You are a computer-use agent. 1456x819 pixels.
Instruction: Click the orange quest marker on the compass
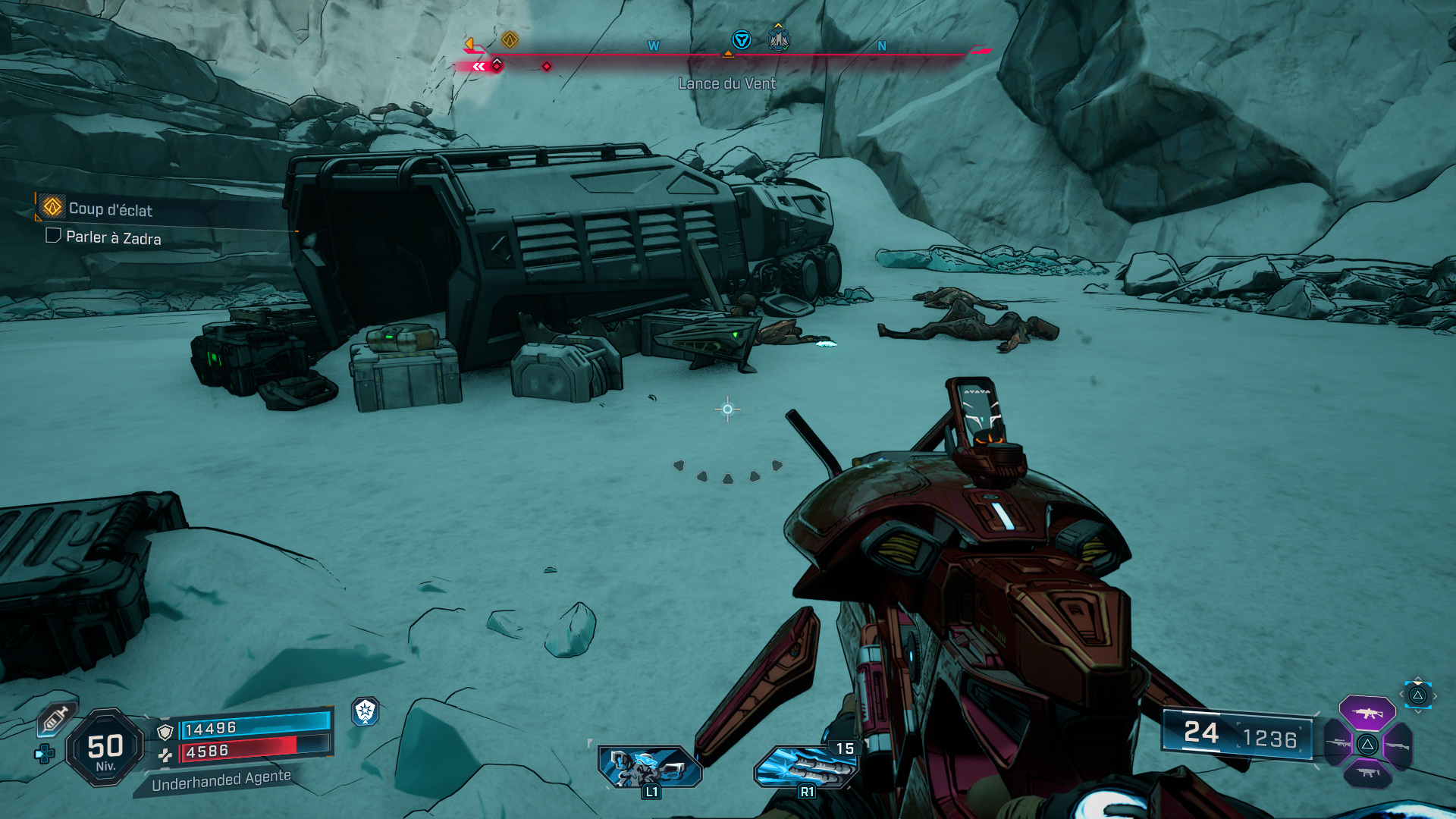510,39
